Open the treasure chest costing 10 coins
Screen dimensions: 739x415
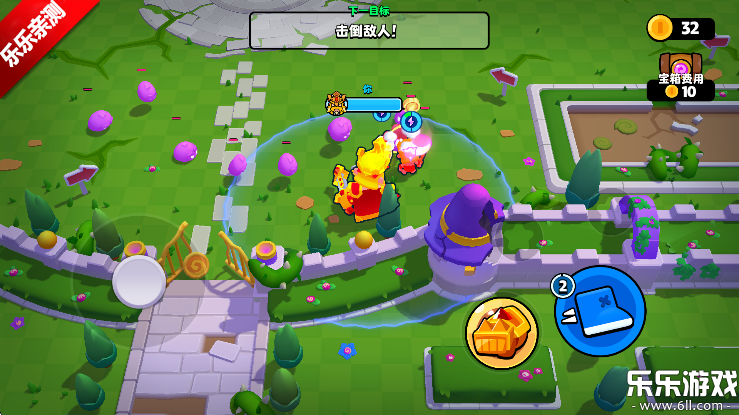681,67
